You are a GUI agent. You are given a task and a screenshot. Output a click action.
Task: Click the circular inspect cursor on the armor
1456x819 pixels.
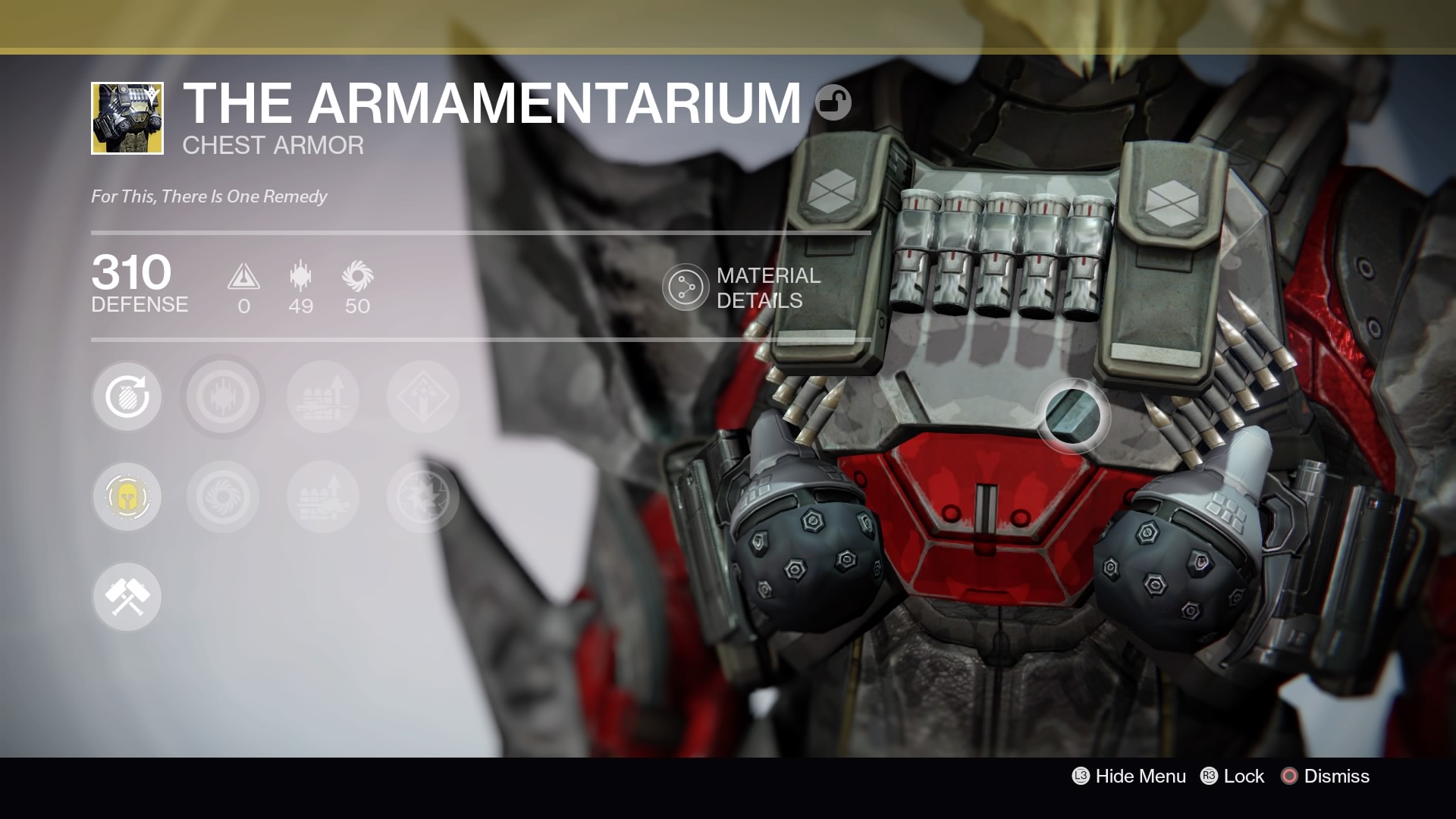[x=1072, y=416]
